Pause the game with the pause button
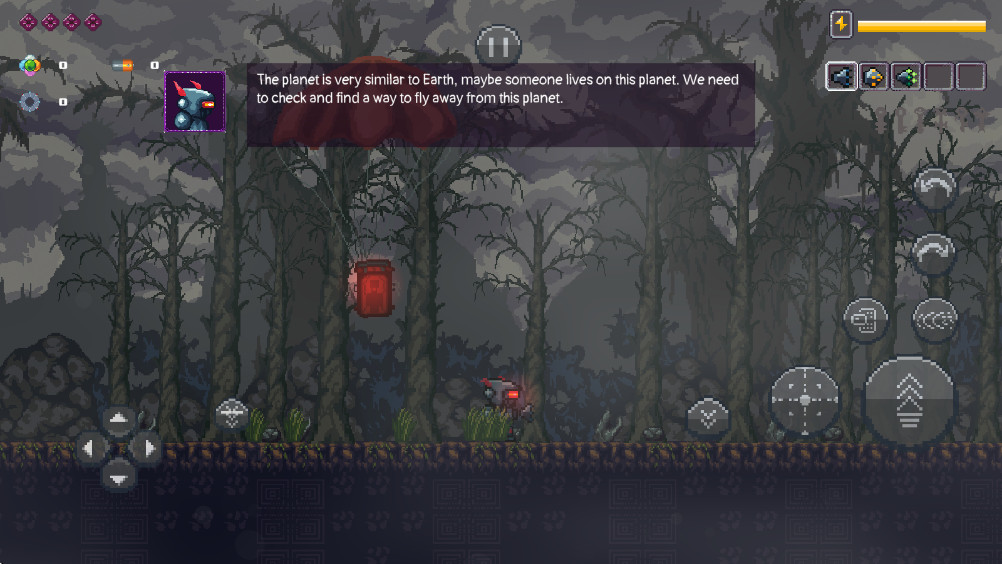The height and width of the screenshot is (564, 1002). tap(498, 46)
